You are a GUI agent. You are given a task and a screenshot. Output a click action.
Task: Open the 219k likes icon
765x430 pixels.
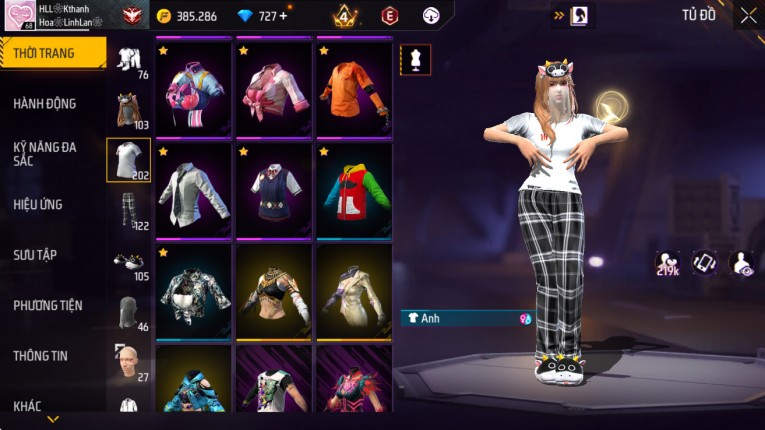[667, 263]
